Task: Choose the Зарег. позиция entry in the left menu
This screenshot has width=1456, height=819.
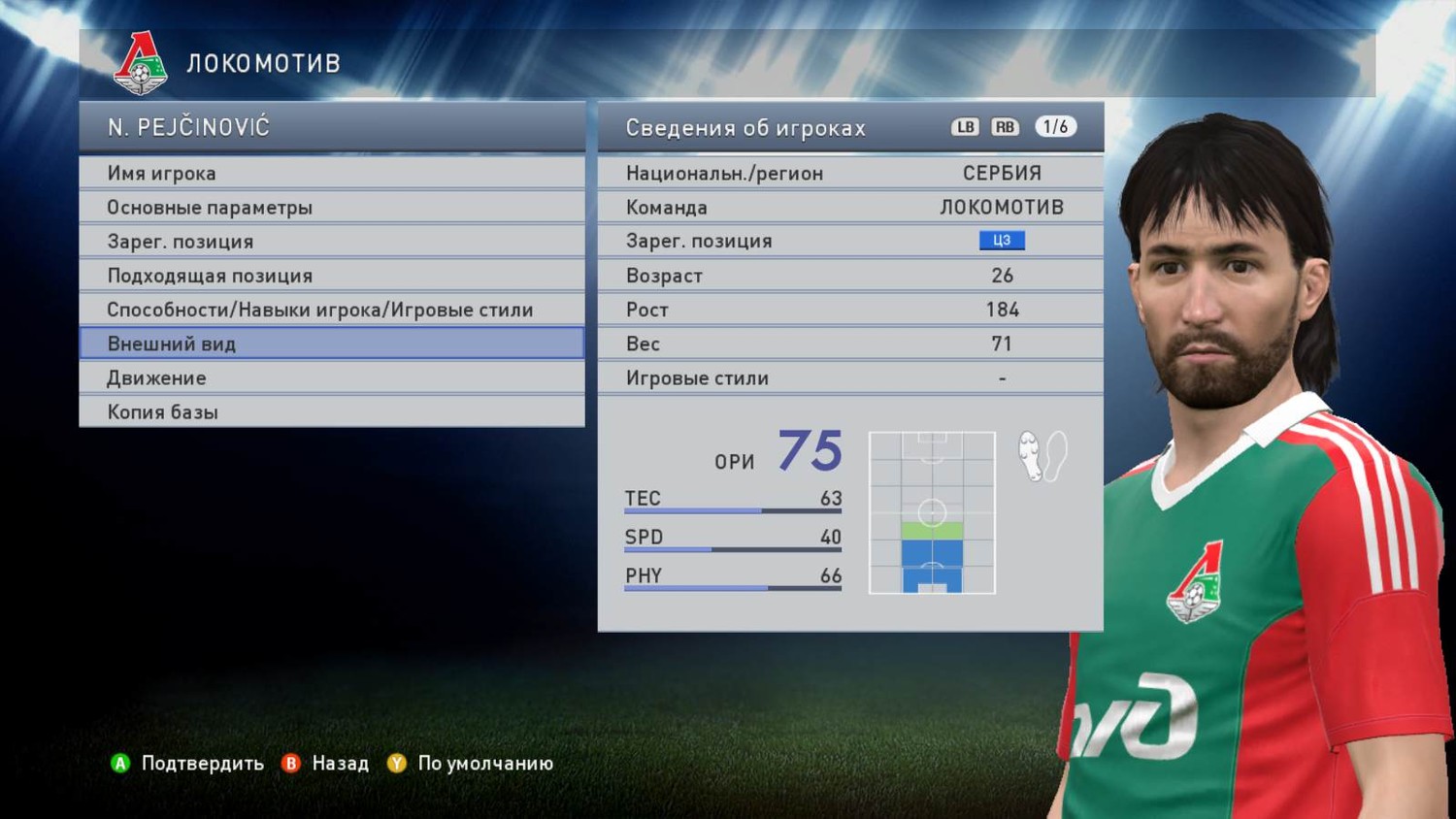Action: coord(331,241)
